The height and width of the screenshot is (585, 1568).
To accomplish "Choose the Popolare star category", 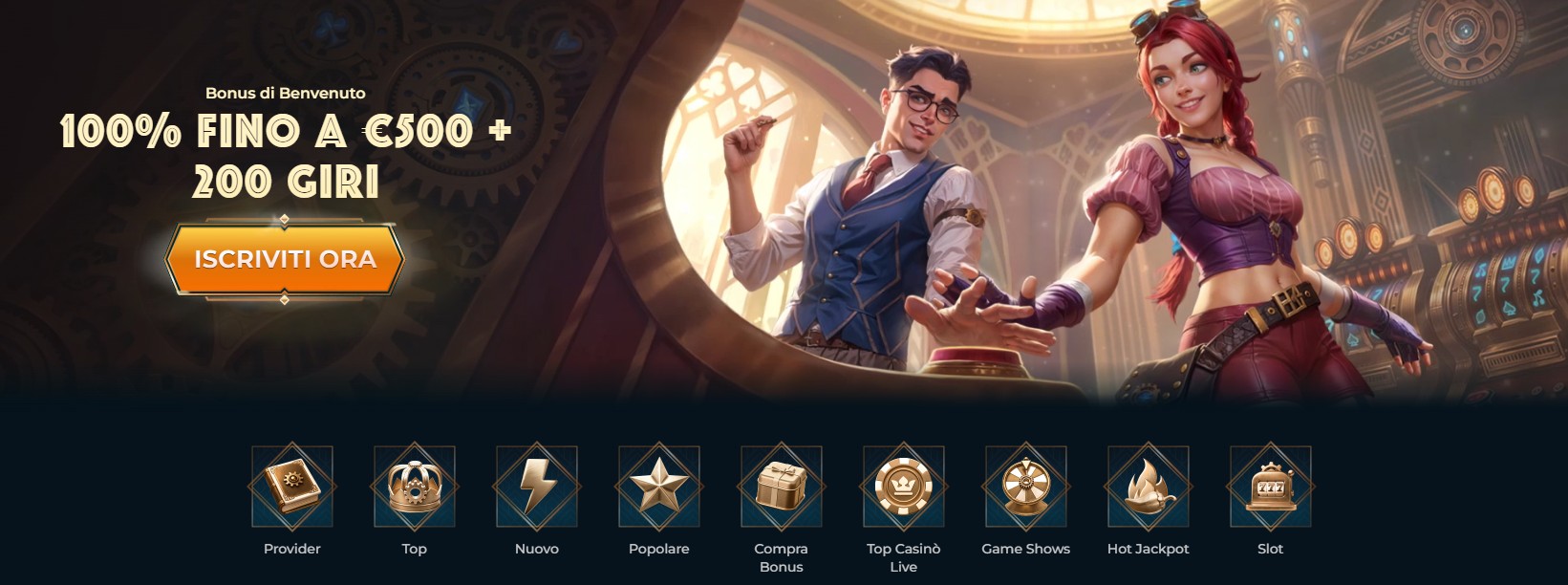I will point(659,487).
